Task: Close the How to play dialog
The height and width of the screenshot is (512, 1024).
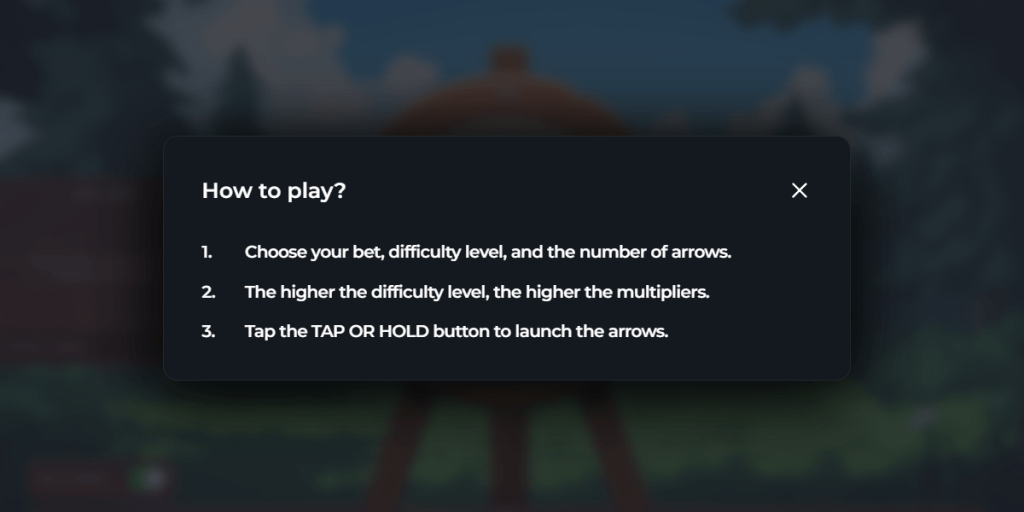Action: pos(799,190)
